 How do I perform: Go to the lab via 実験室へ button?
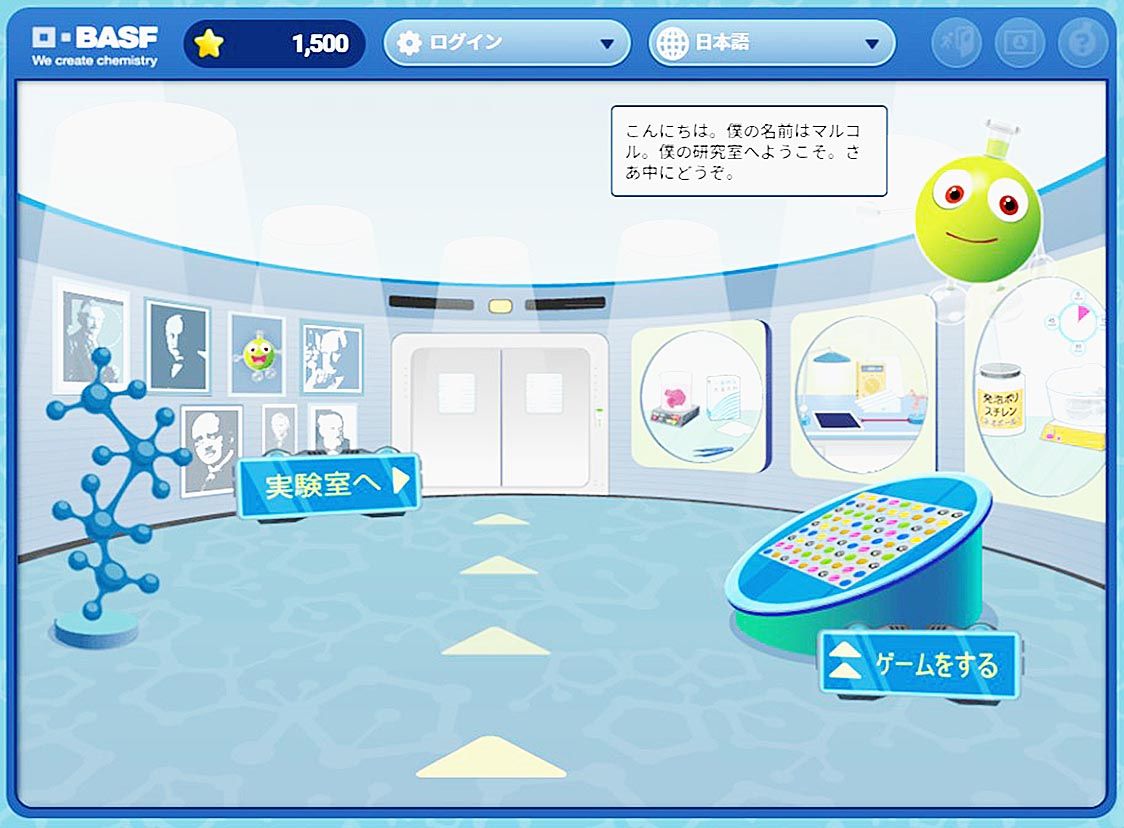coord(327,485)
